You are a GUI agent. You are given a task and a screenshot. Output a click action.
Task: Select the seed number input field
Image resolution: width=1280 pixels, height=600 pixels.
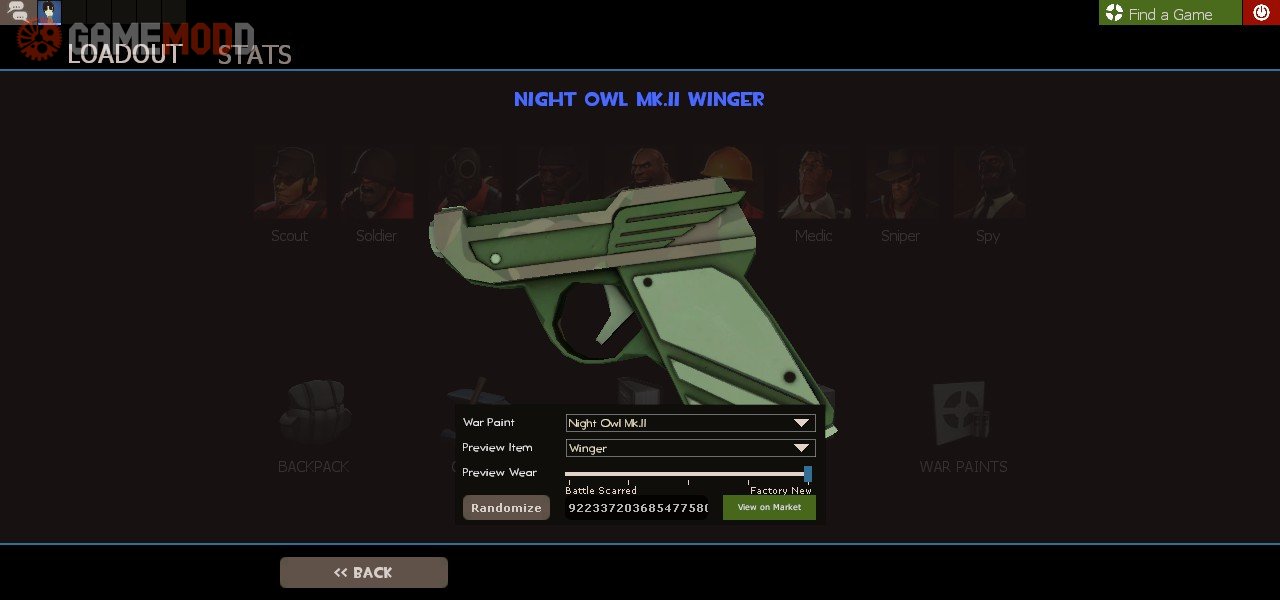click(637, 508)
